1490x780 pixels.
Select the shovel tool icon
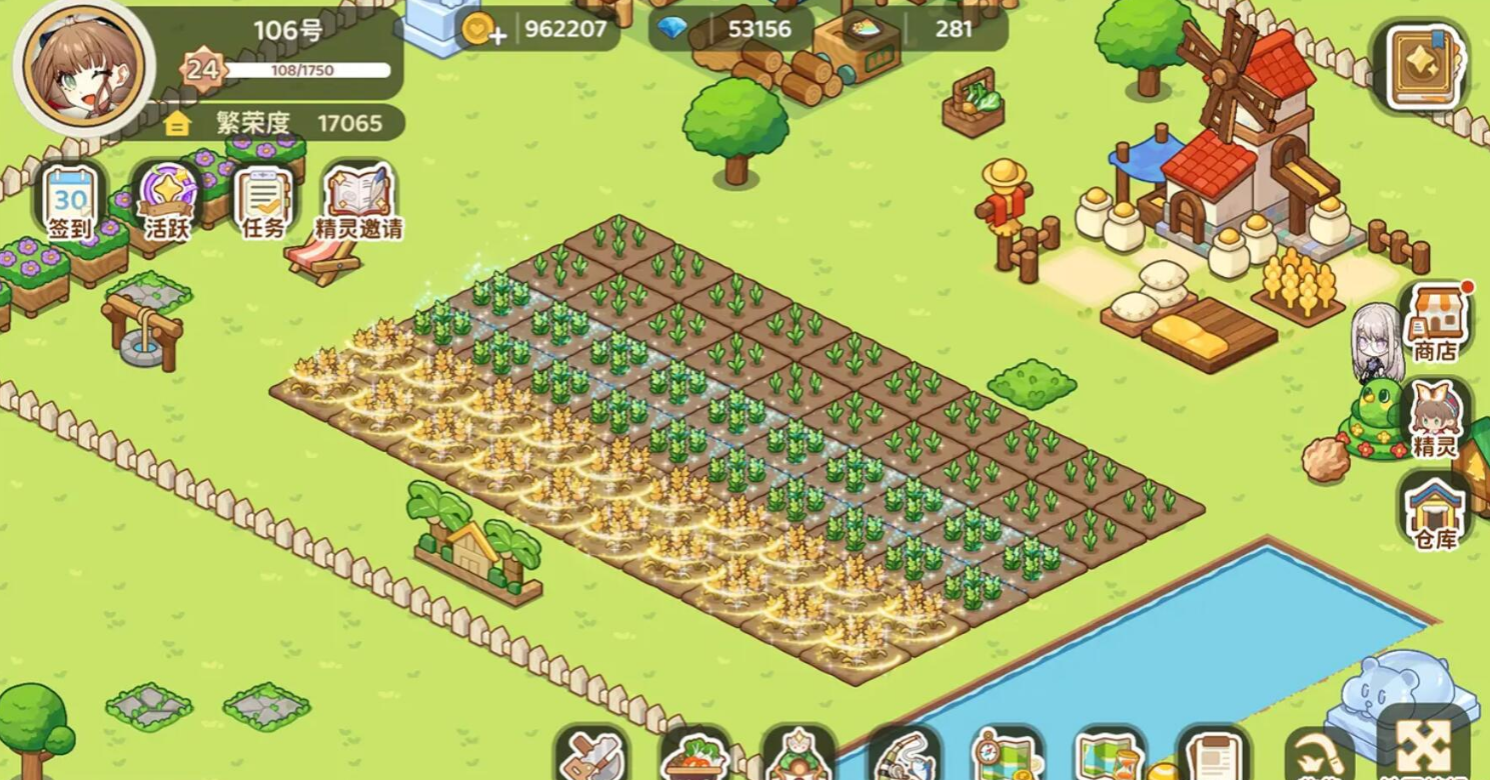591,754
